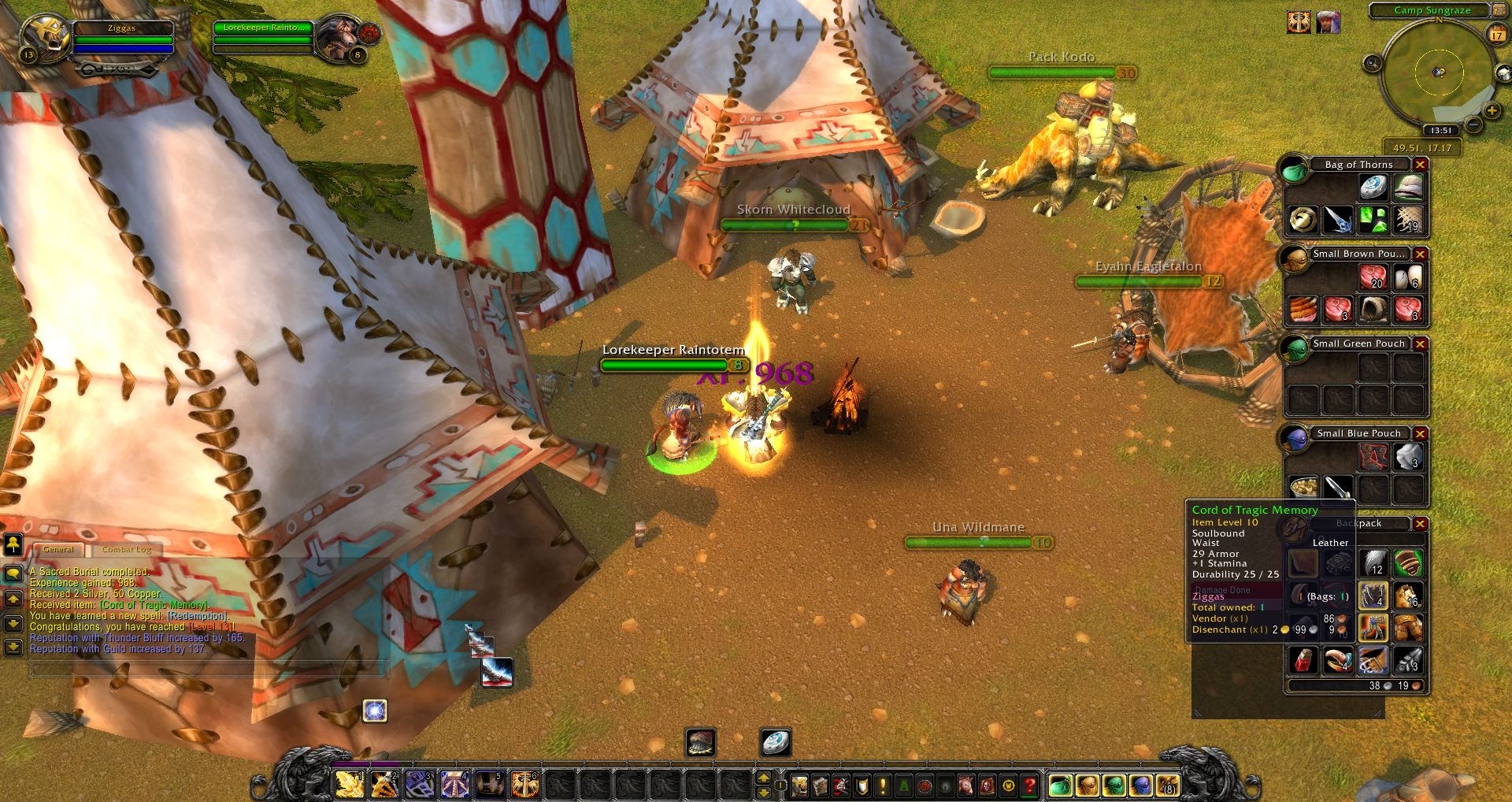The image size is (1512, 802).
Task: Select the green gems in Bag of Thorns
Action: [x=1373, y=220]
